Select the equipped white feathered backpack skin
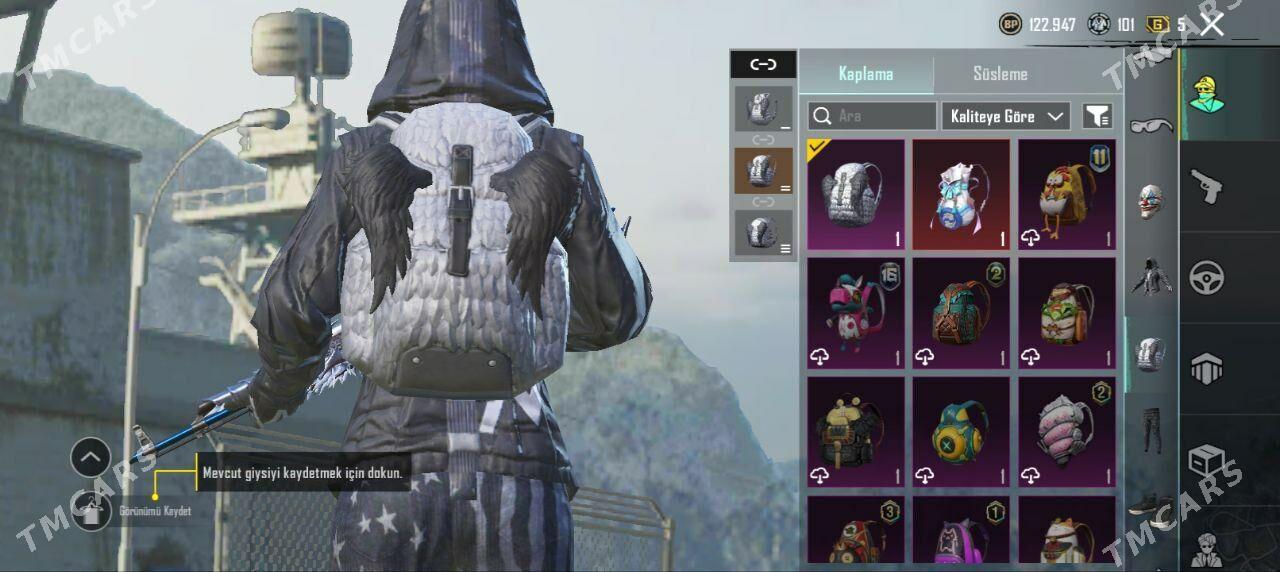1280x572 pixels. (x=856, y=194)
